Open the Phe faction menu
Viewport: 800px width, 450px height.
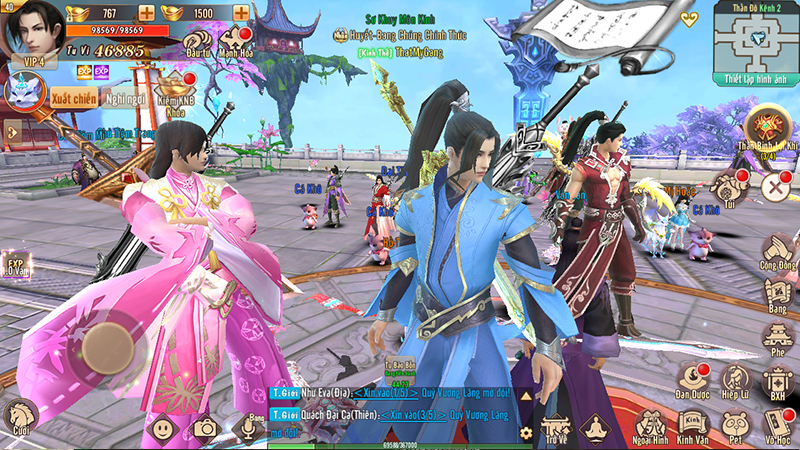[x=777, y=339]
